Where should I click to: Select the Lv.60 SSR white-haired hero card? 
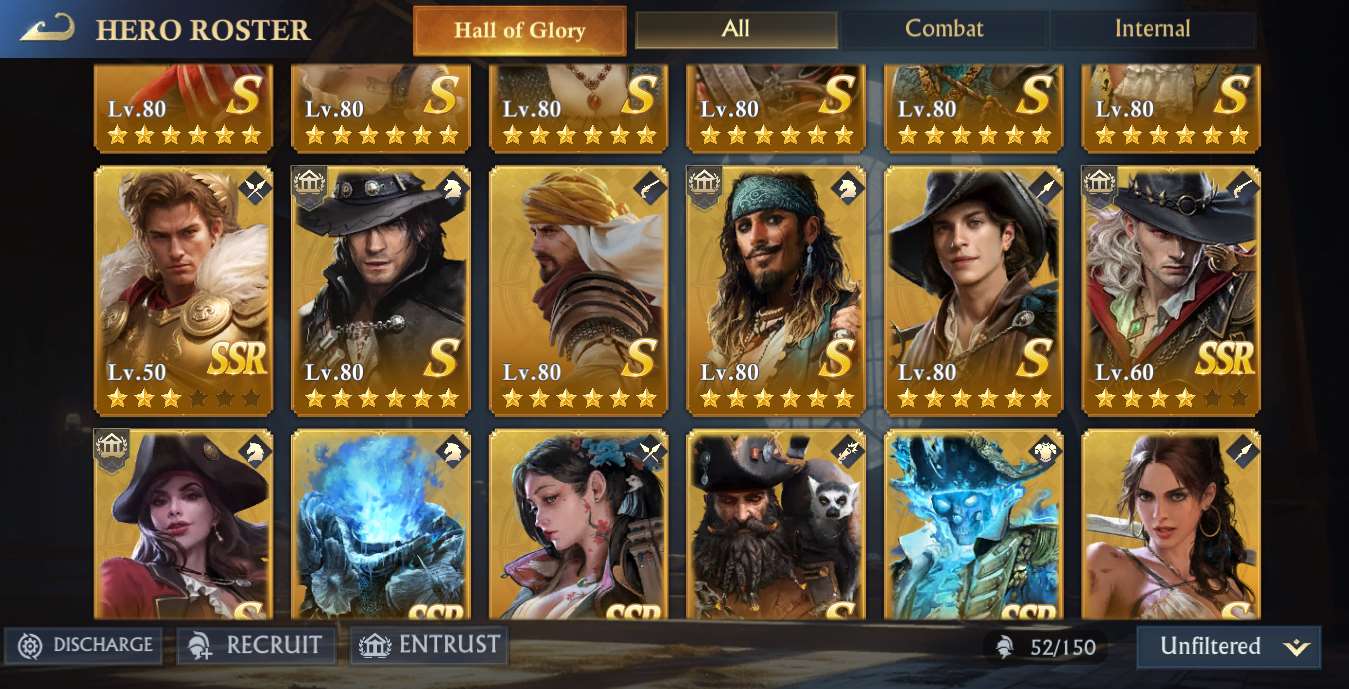tap(1170, 290)
